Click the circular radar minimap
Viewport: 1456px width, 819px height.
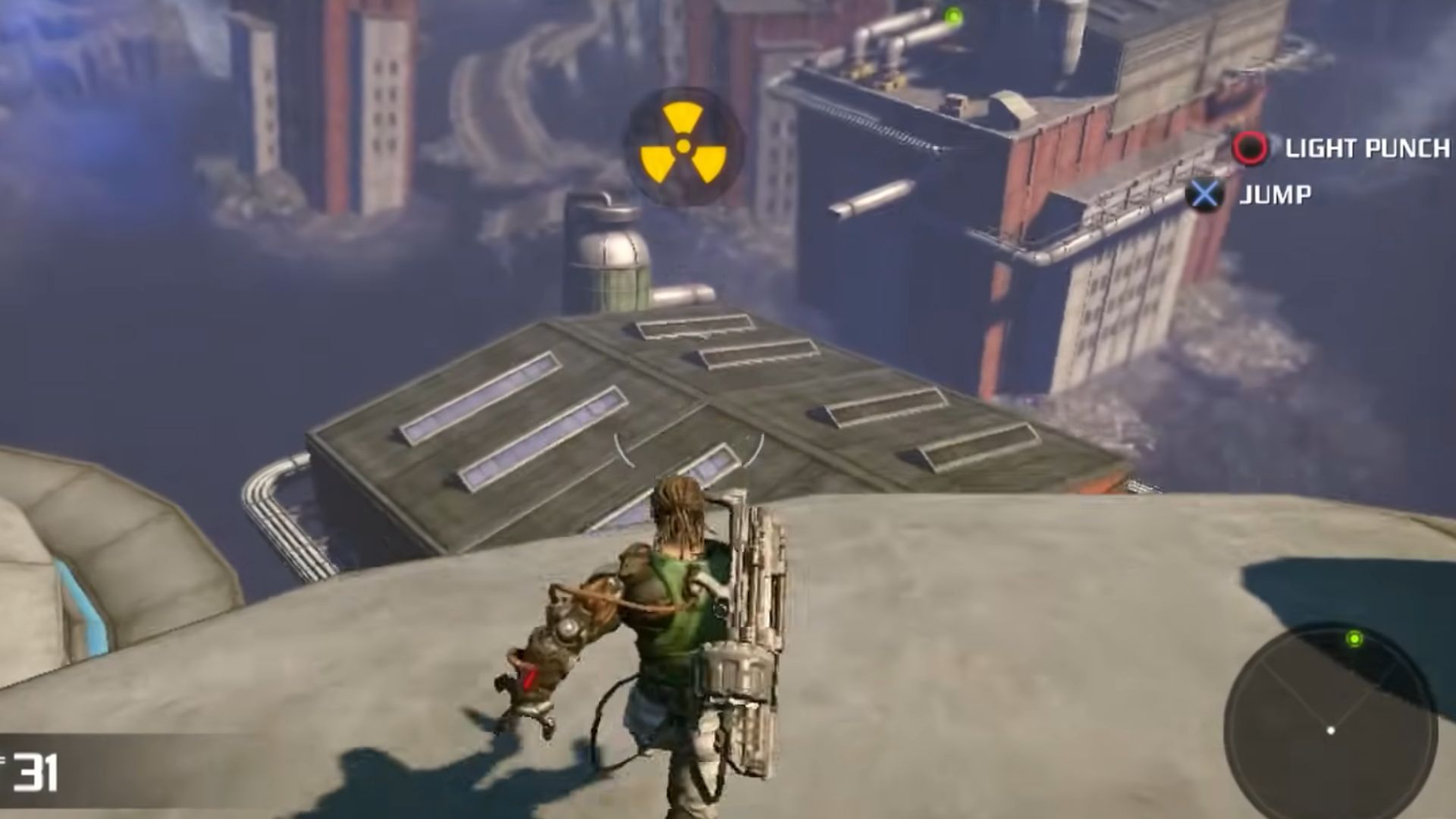click(1331, 720)
